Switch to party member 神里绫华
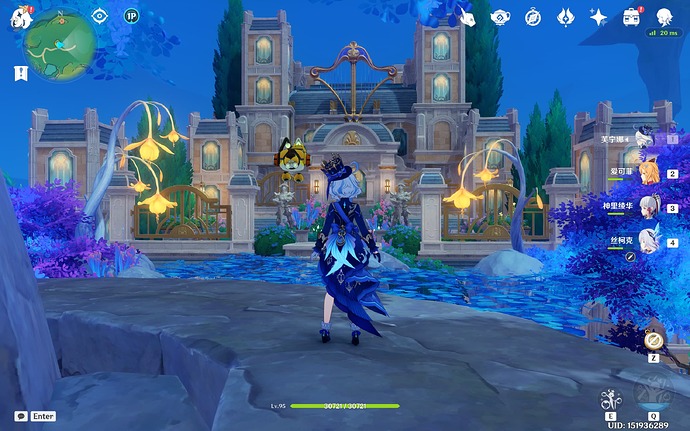 coord(649,207)
